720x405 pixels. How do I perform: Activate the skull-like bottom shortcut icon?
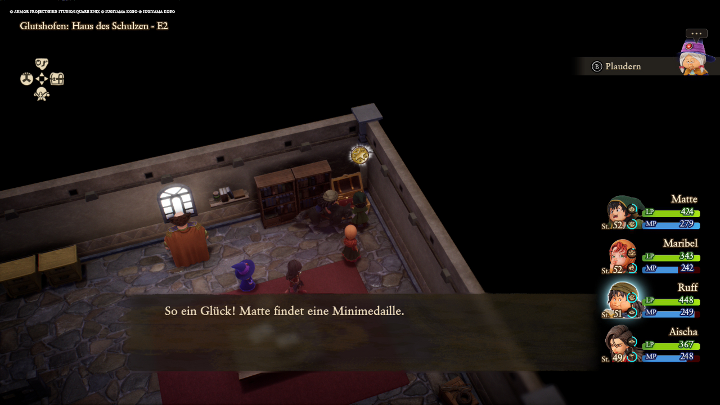point(42,94)
